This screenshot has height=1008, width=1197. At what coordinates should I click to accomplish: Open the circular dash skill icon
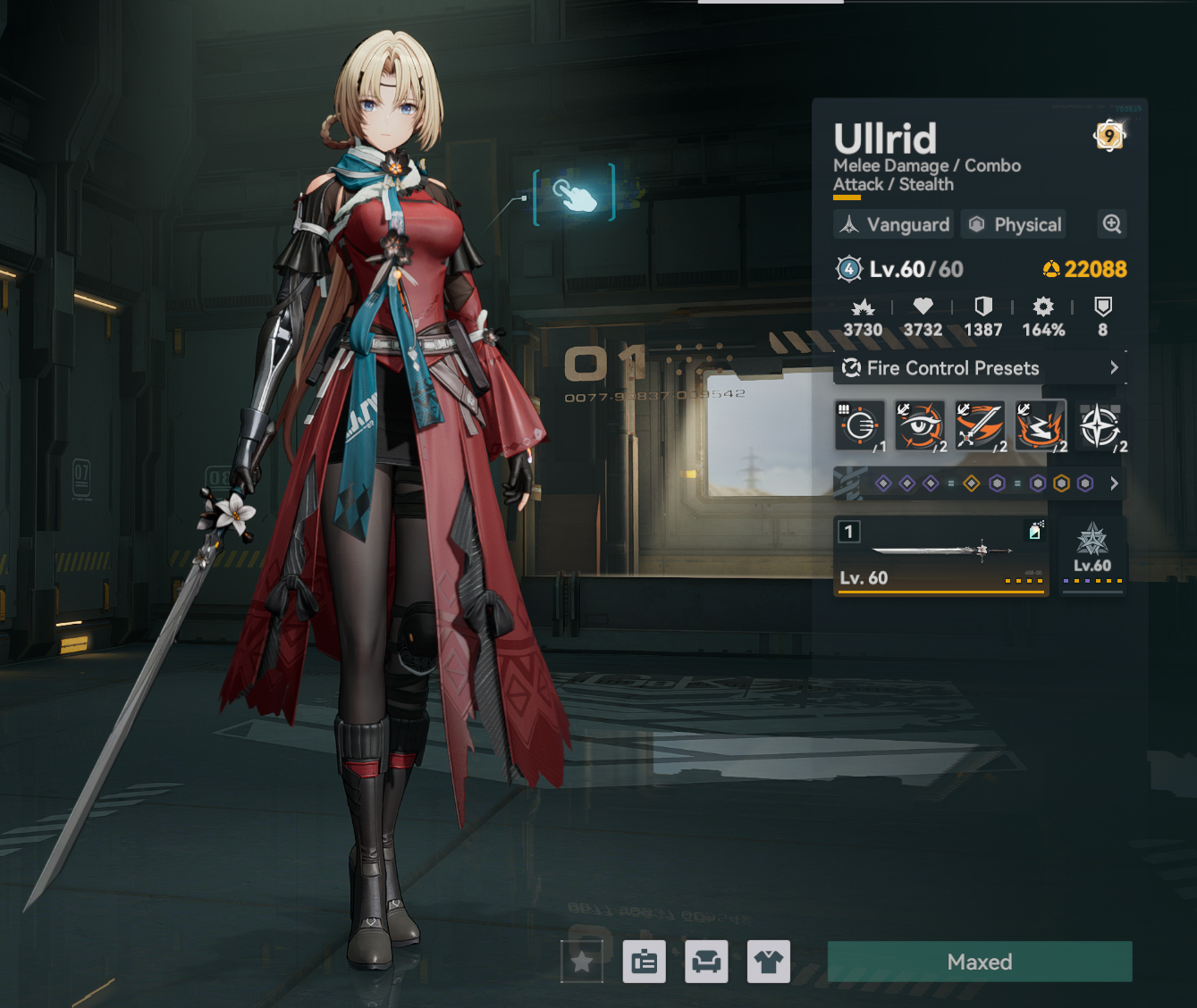point(860,425)
